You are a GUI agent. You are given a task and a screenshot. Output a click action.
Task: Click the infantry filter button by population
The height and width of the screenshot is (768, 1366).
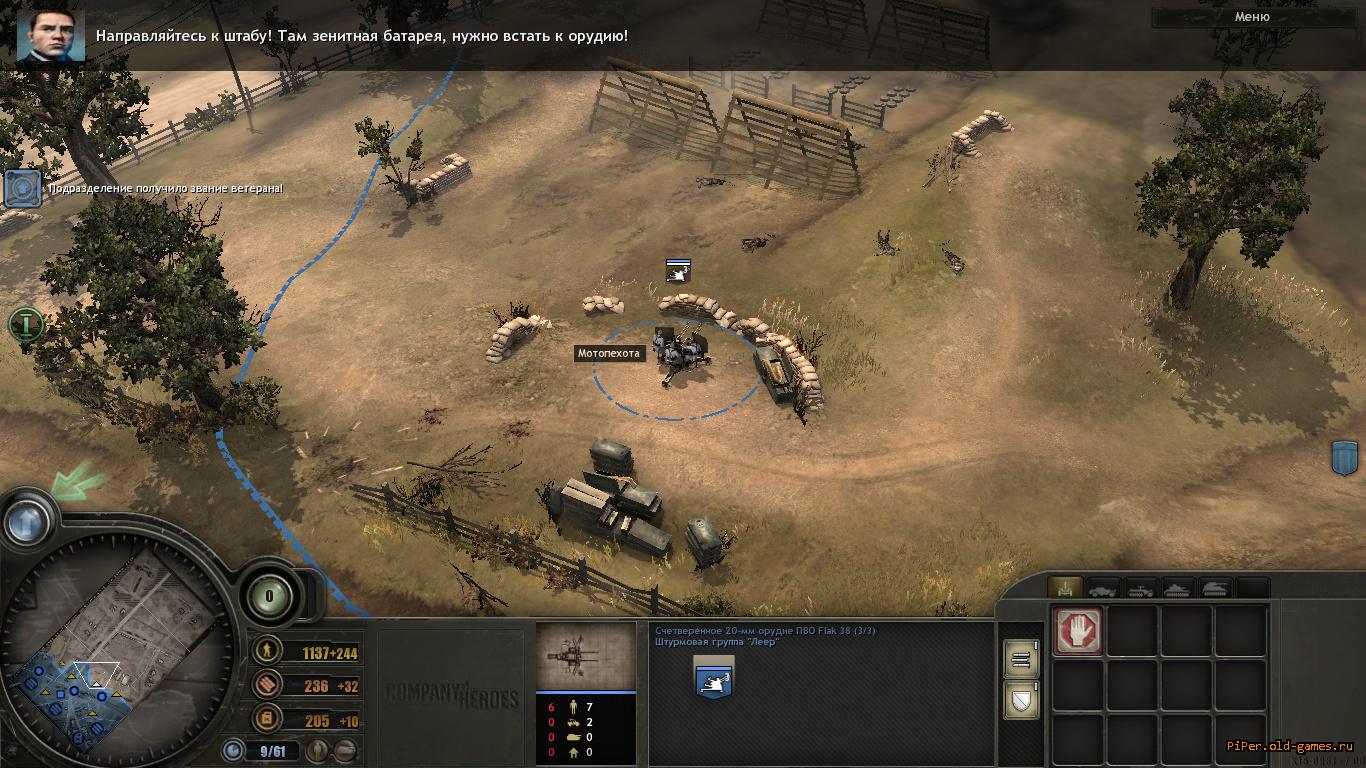coord(320,750)
